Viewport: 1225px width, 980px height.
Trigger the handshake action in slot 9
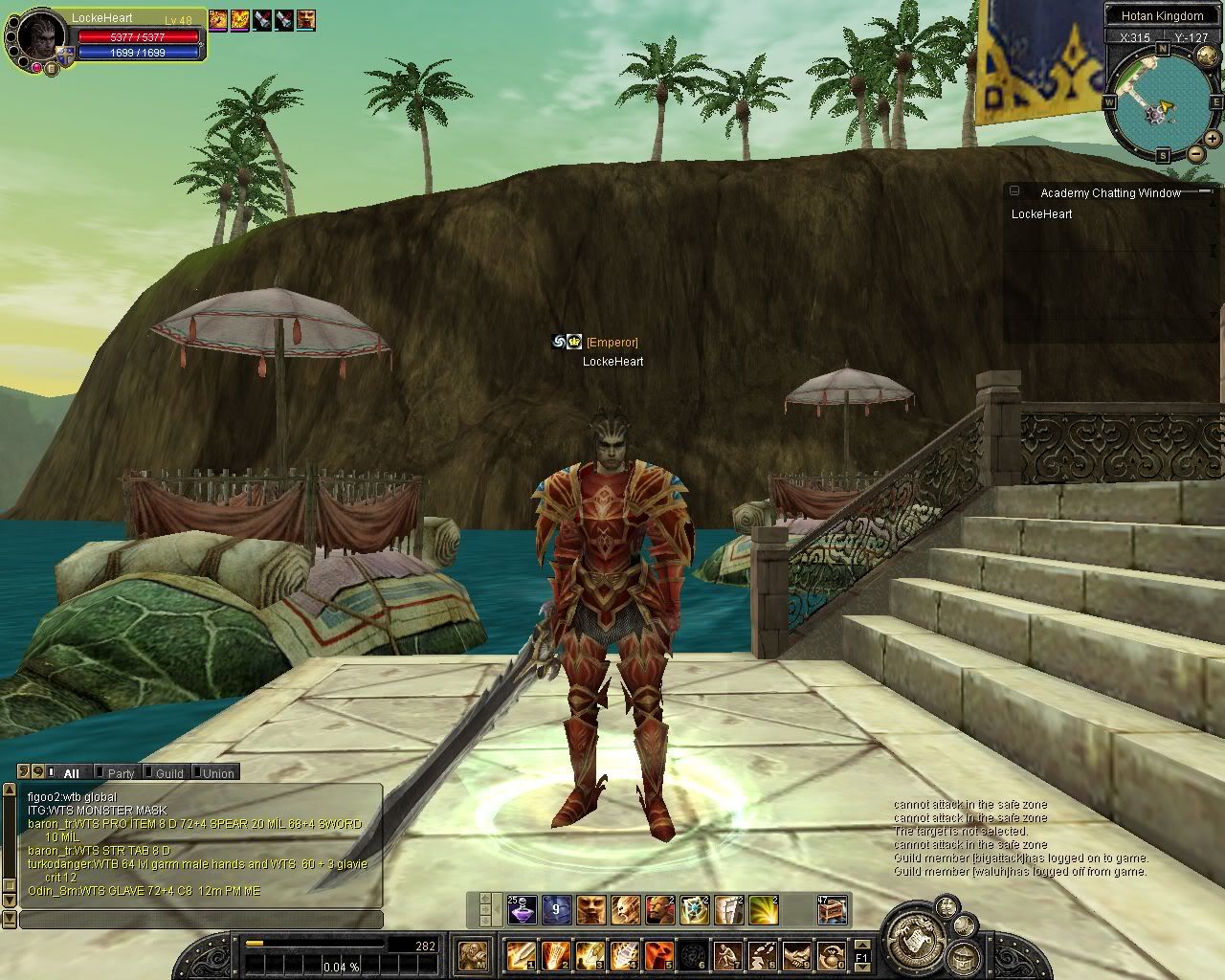797,955
